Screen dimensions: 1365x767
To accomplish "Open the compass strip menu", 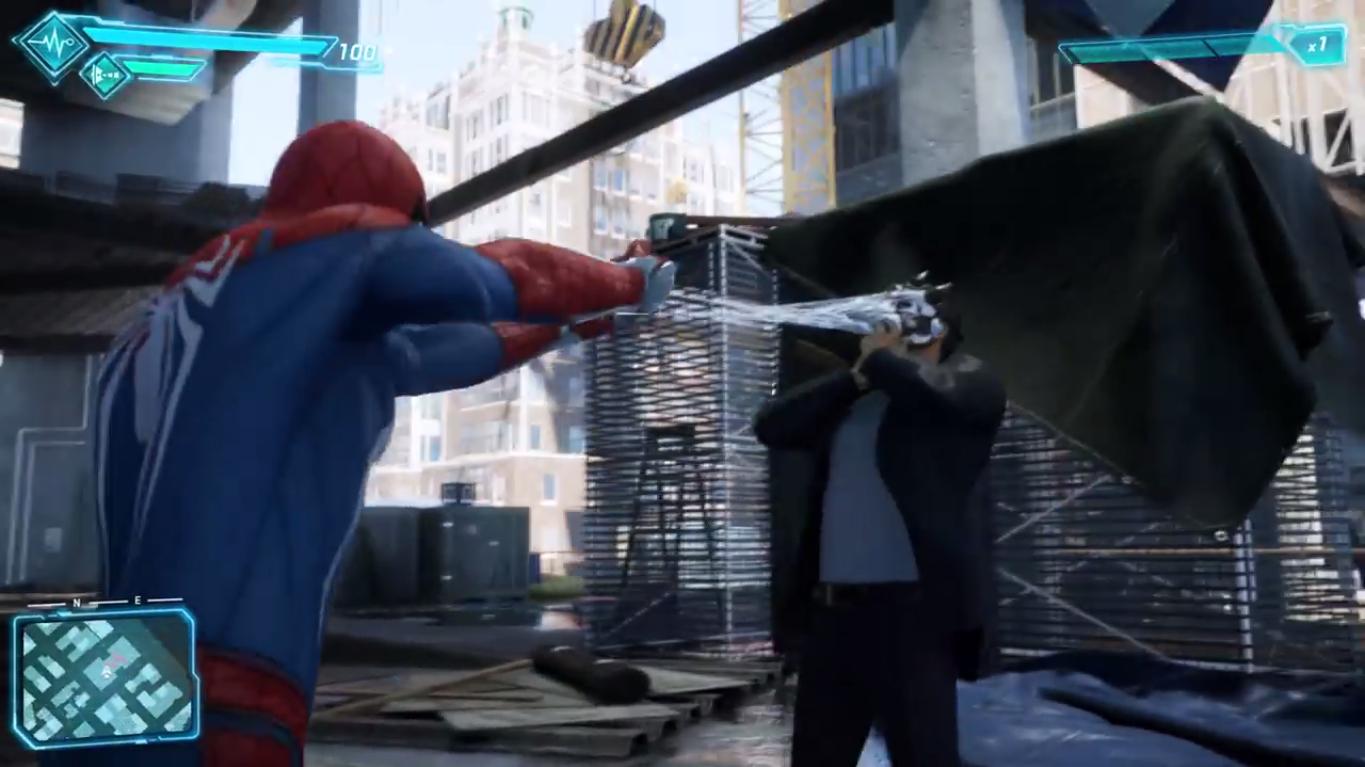I will [x=103, y=603].
